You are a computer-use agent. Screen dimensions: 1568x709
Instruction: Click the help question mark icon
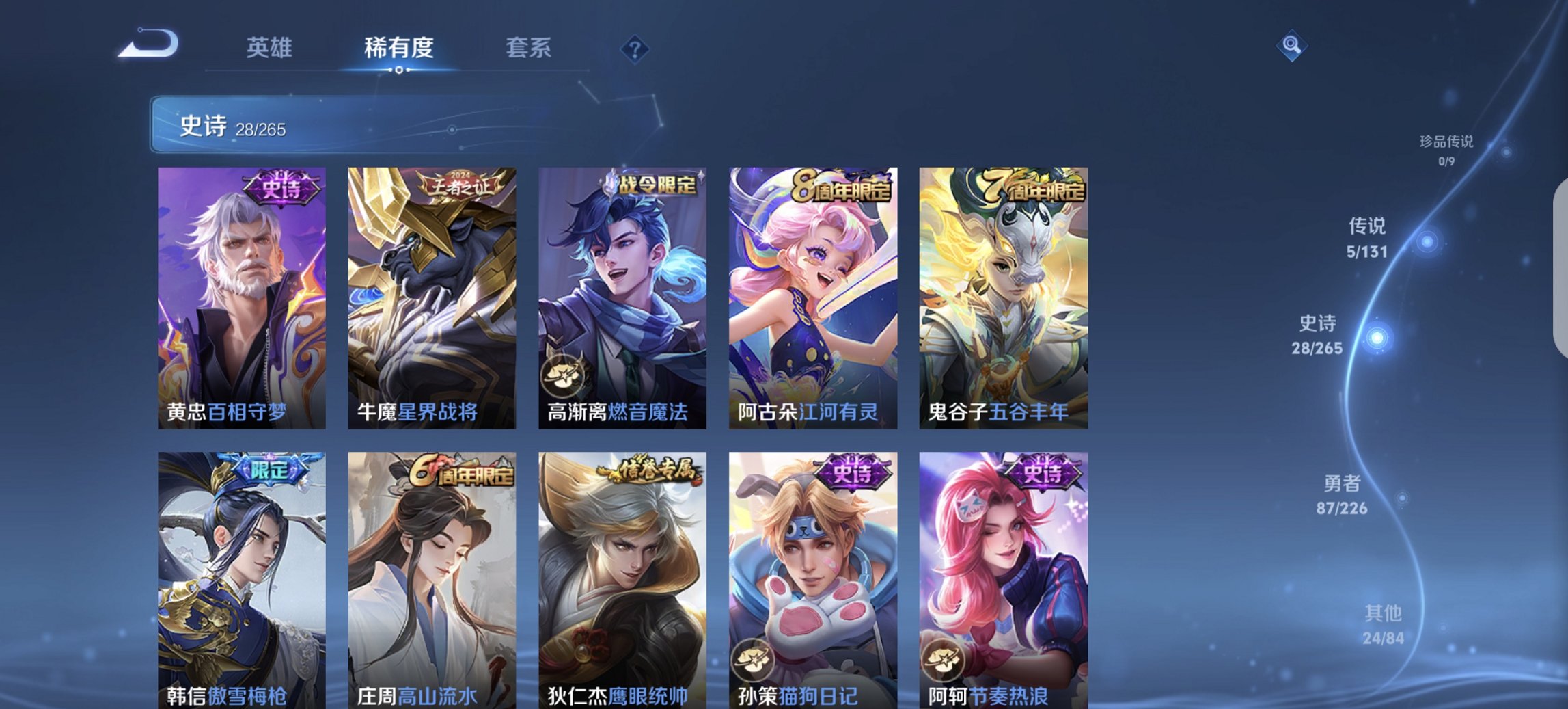pyautogui.click(x=636, y=48)
